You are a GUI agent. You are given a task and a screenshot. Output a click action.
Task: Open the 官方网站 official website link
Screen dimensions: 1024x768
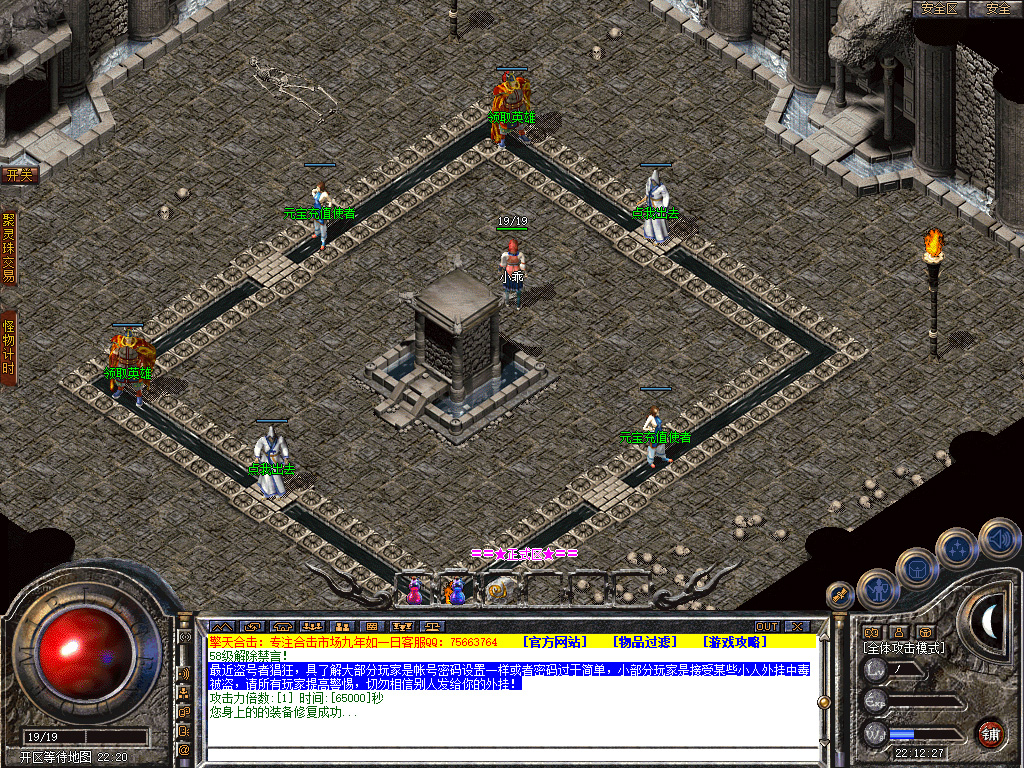click(x=555, y=641)
